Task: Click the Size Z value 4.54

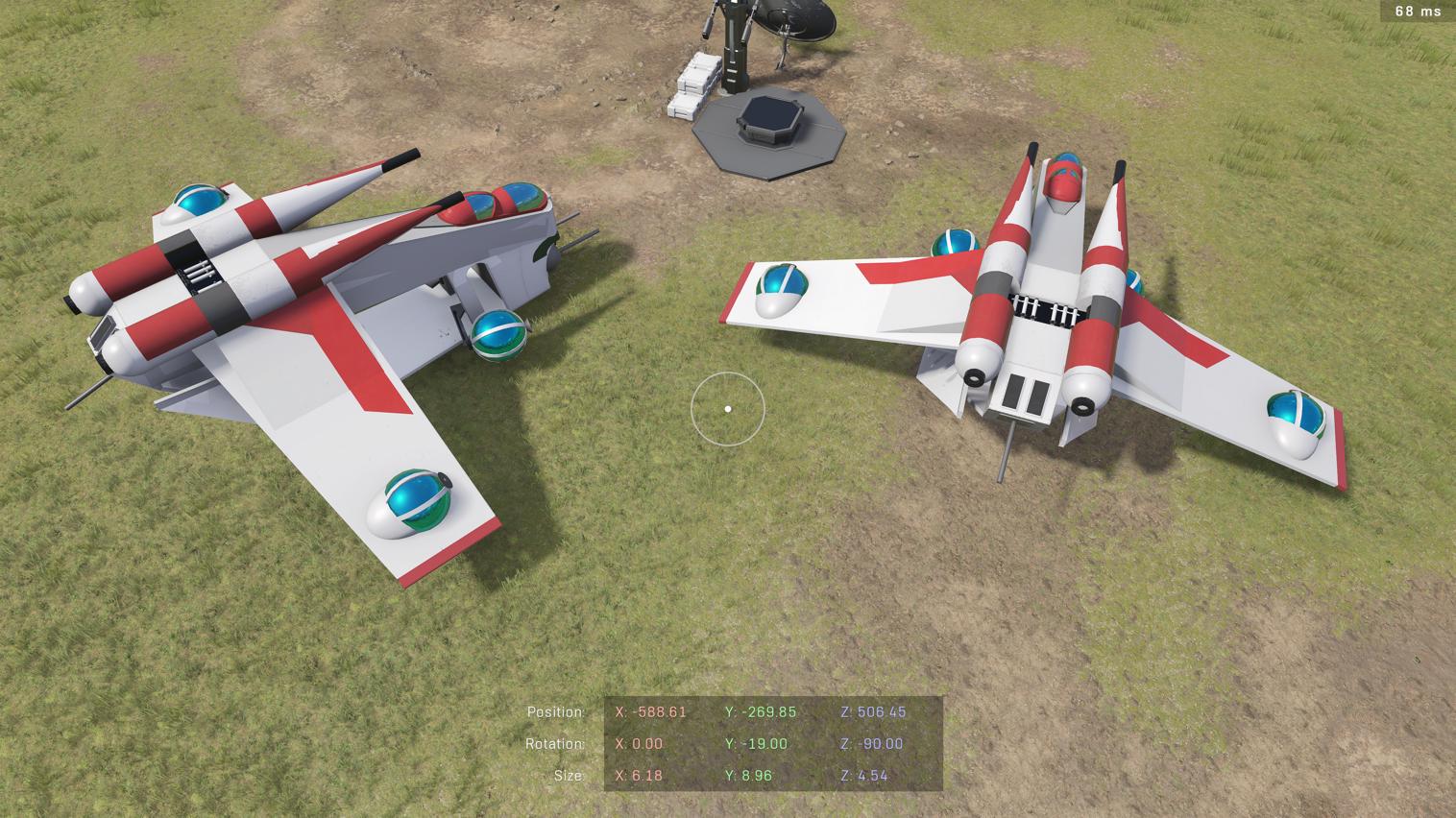Action: [x=867, y=776]
